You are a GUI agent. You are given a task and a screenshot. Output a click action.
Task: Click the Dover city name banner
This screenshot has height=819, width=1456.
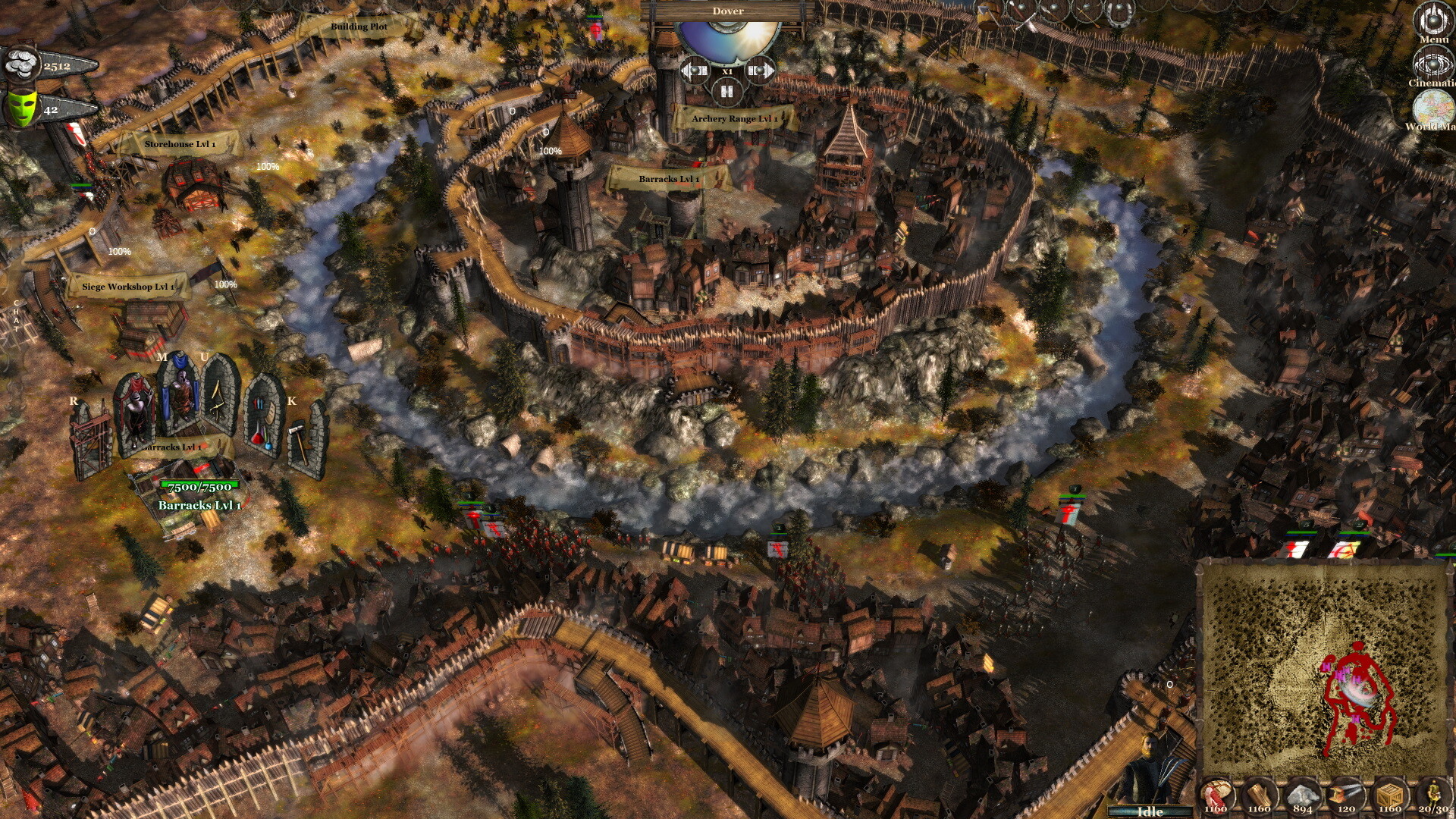pos(726,11)
